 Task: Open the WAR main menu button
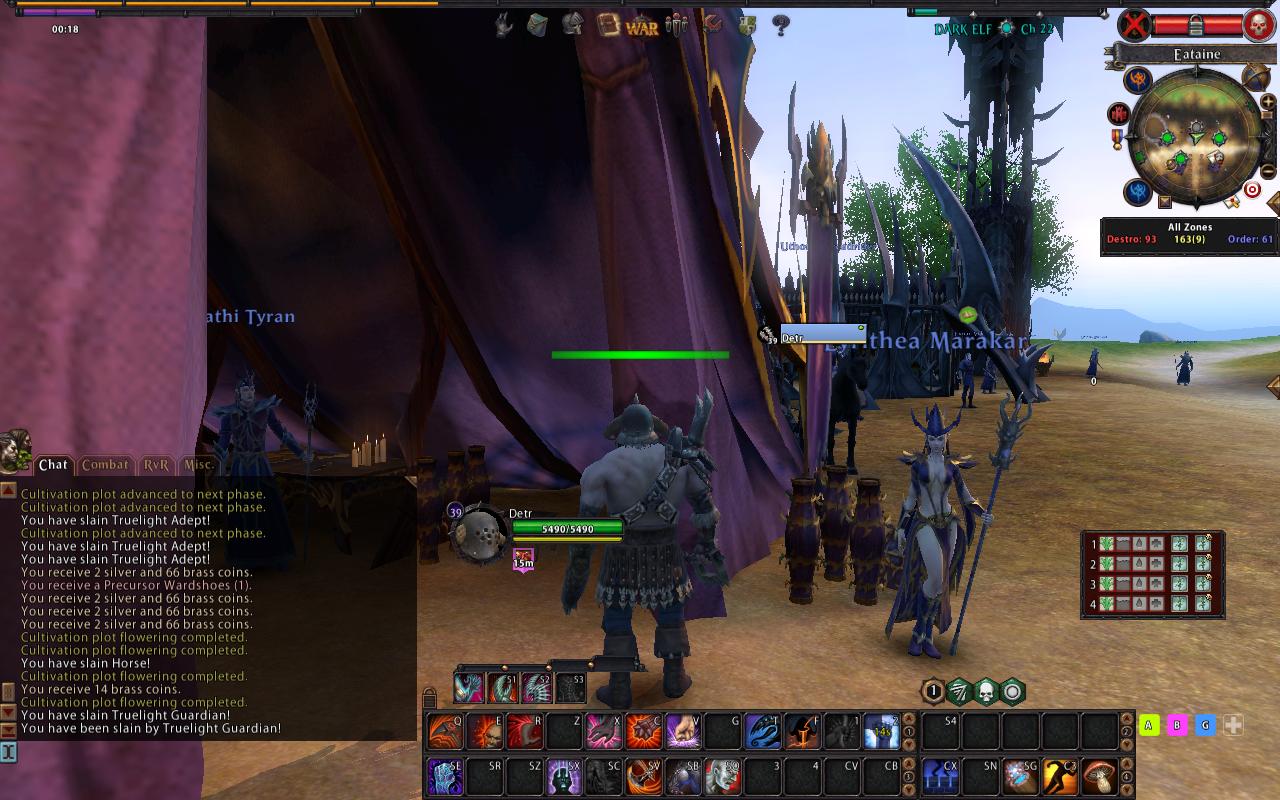tap(642, 27)
